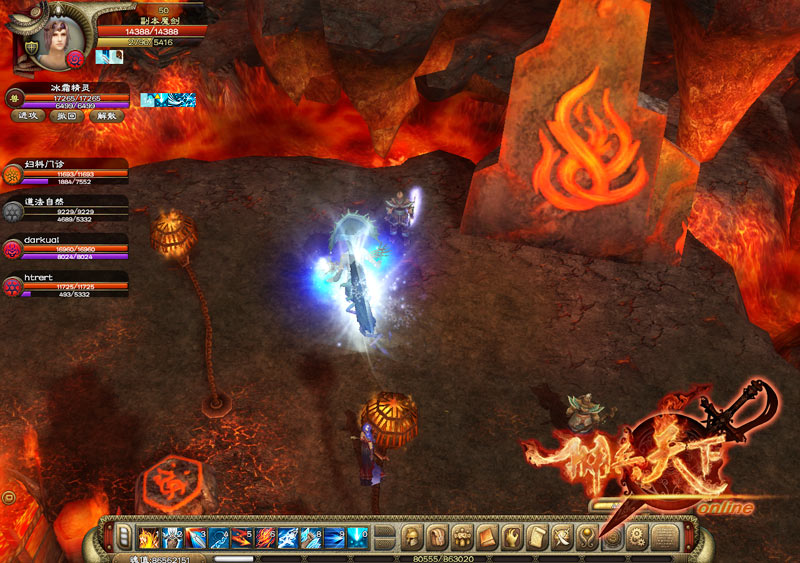Use the cyan ice skill in the last hotbar slot
Viewport: 800px width, 563px height.
pyautogui.click(x=359, y=537)
